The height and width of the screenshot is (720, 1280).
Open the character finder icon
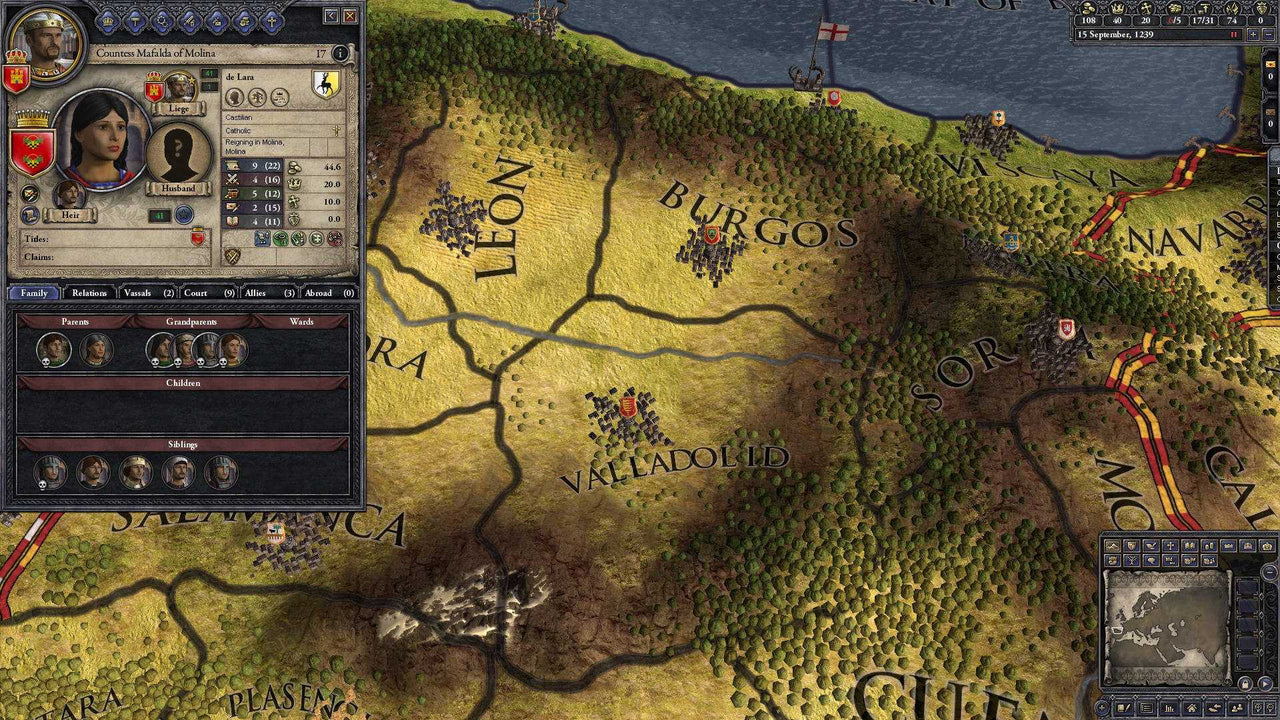click(x=1235, y=706)
